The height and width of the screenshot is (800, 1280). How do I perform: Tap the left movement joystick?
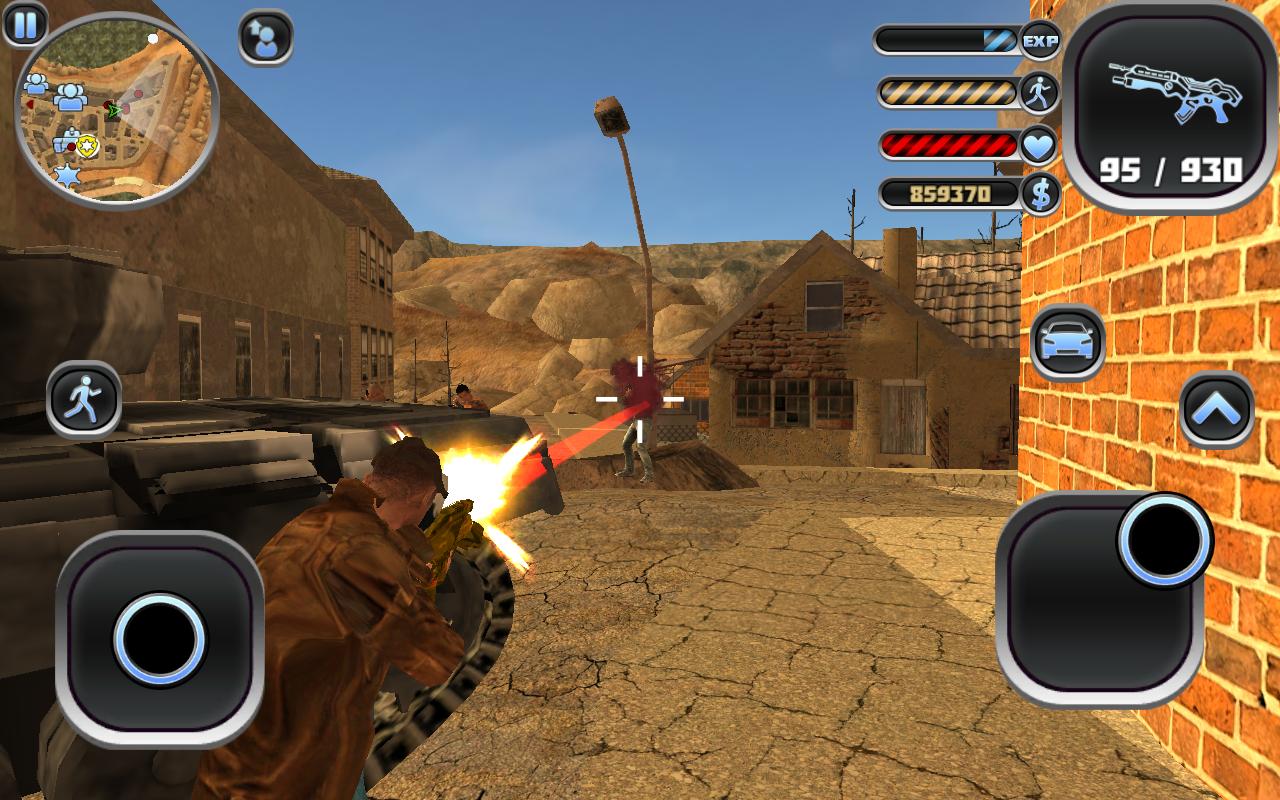[x=160, y=638]
